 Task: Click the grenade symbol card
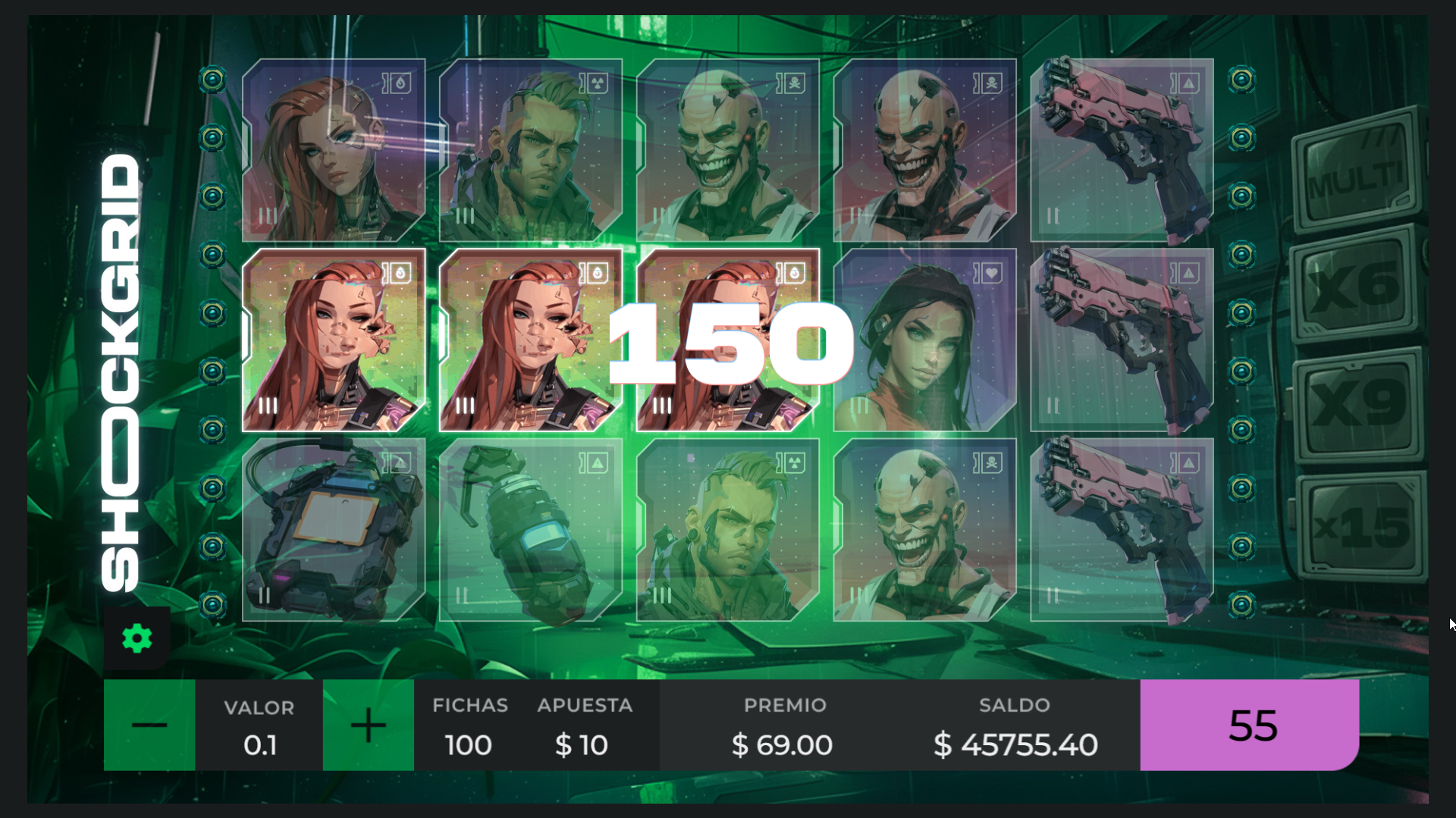(x=531, y=531)
